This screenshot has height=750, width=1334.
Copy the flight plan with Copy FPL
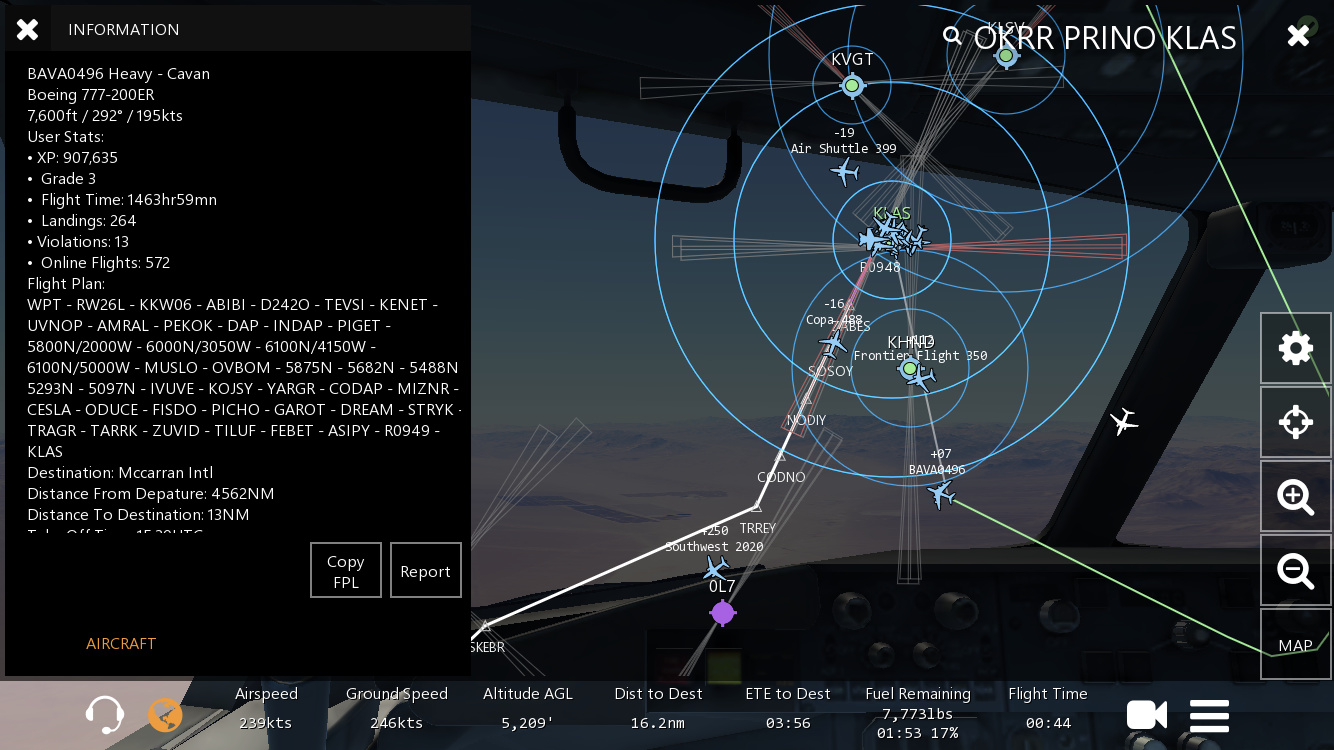click(345, 571)
